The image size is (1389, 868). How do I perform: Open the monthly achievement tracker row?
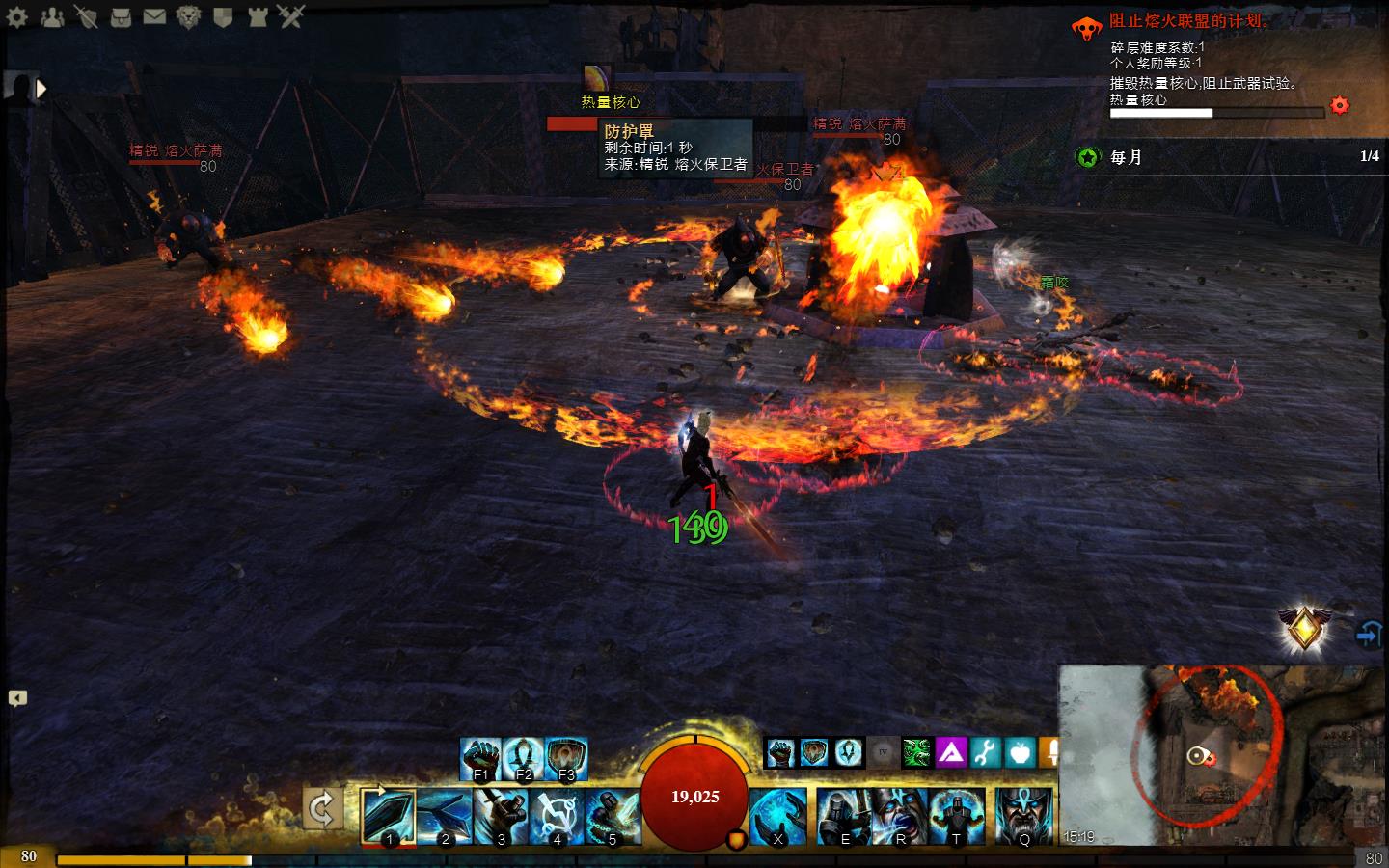pyautogui.click(x=1227, y=156)
